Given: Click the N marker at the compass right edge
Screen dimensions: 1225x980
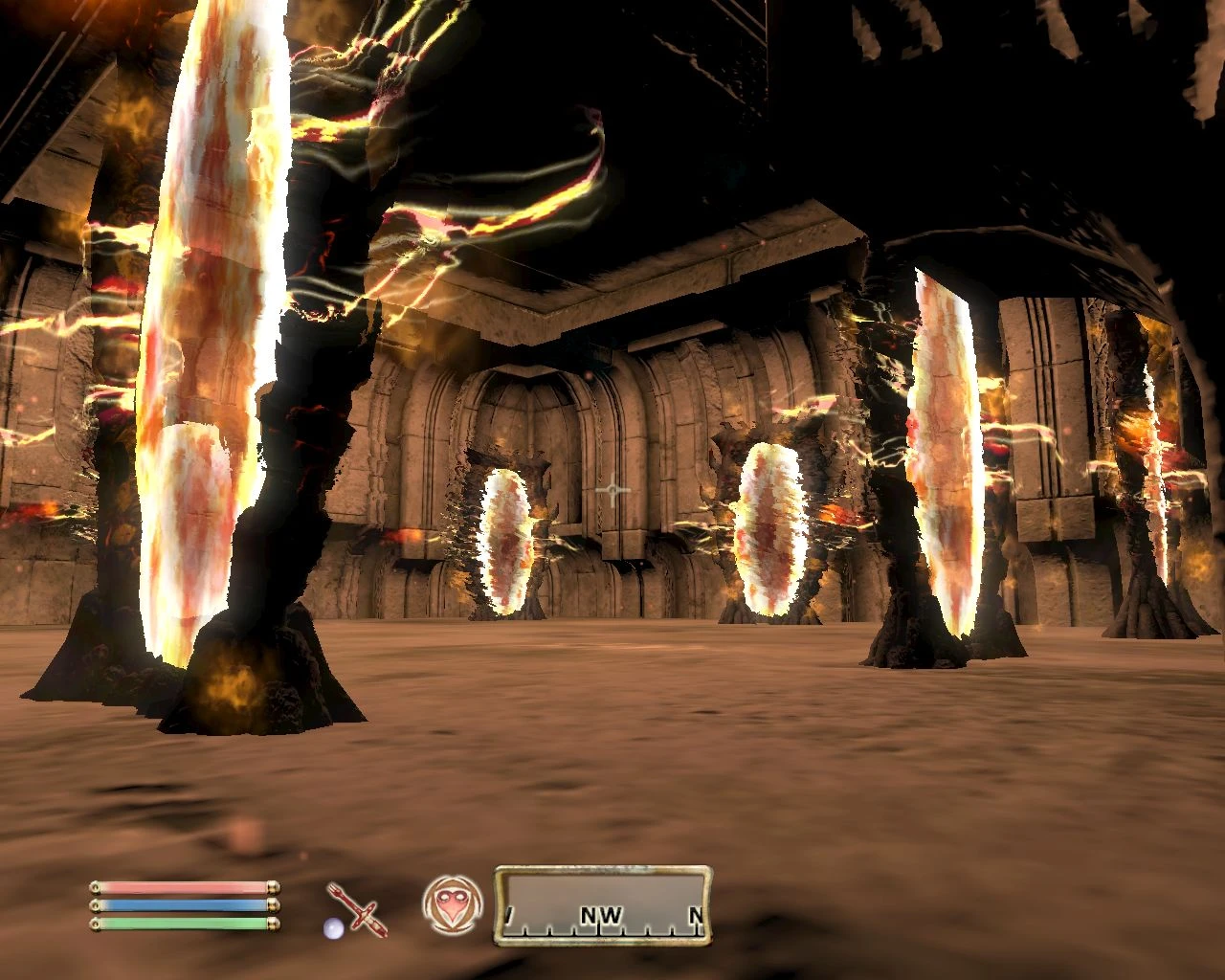Looking at the screenshot, I should 697,915.
